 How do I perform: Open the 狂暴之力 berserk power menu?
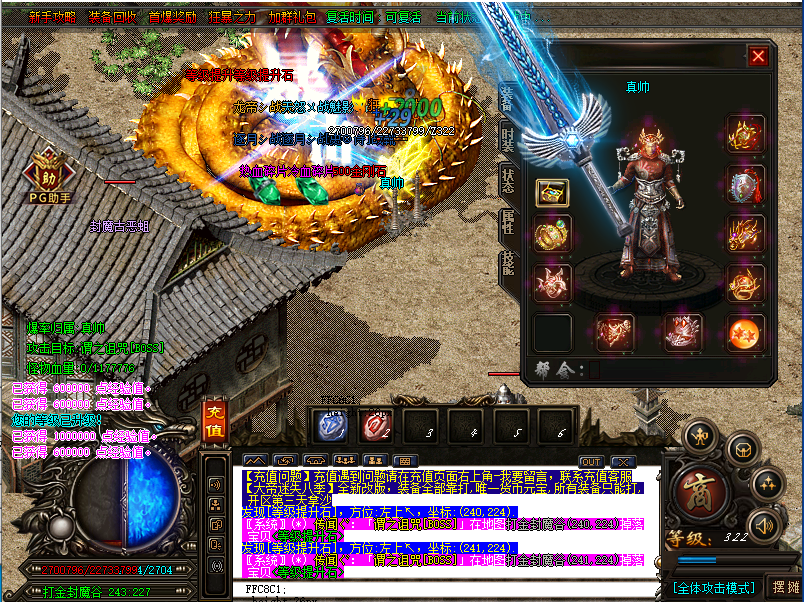pyautogui.click(x=232, y=17)
